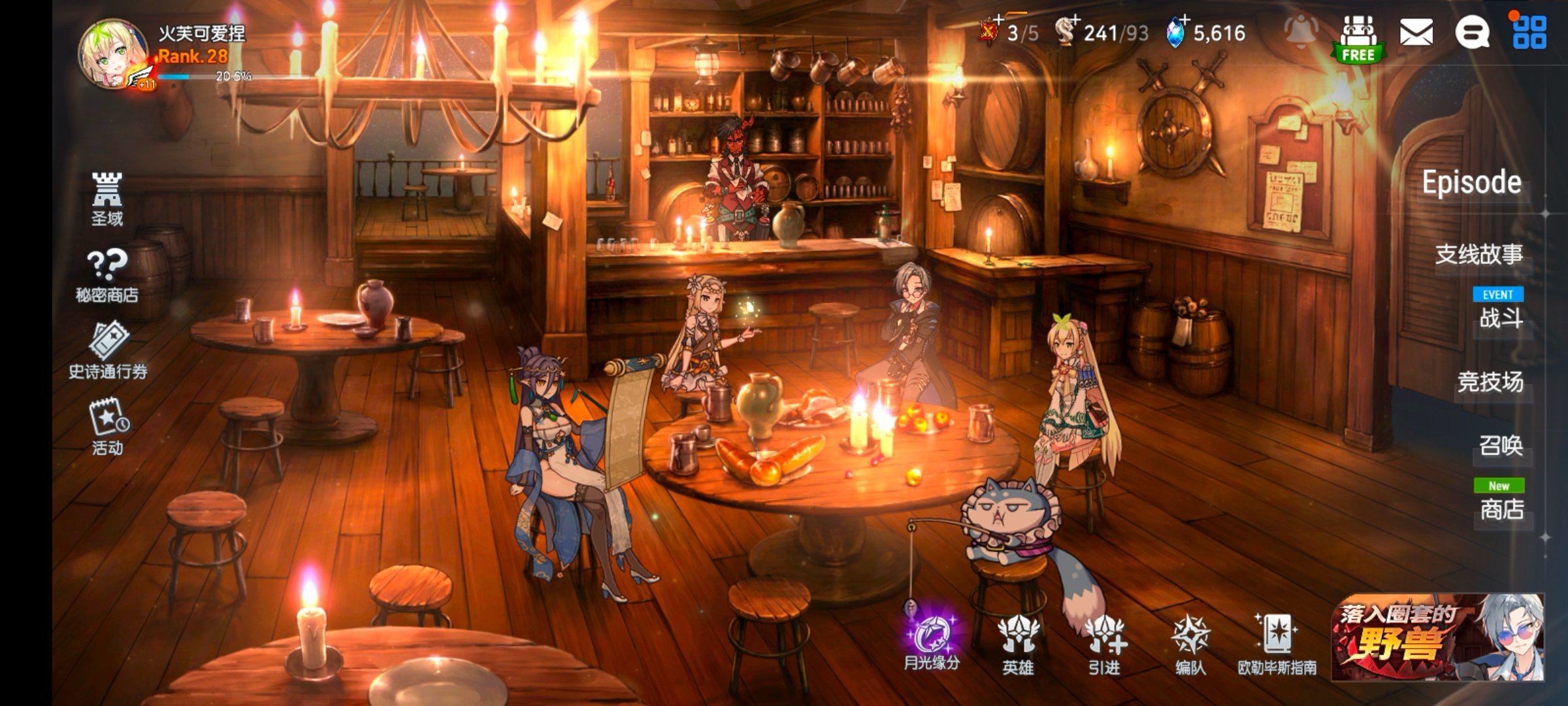This screenshot has height=706, width=1568.
Task: Open the 英雄 heroes list
Action: click(1018, 645)
